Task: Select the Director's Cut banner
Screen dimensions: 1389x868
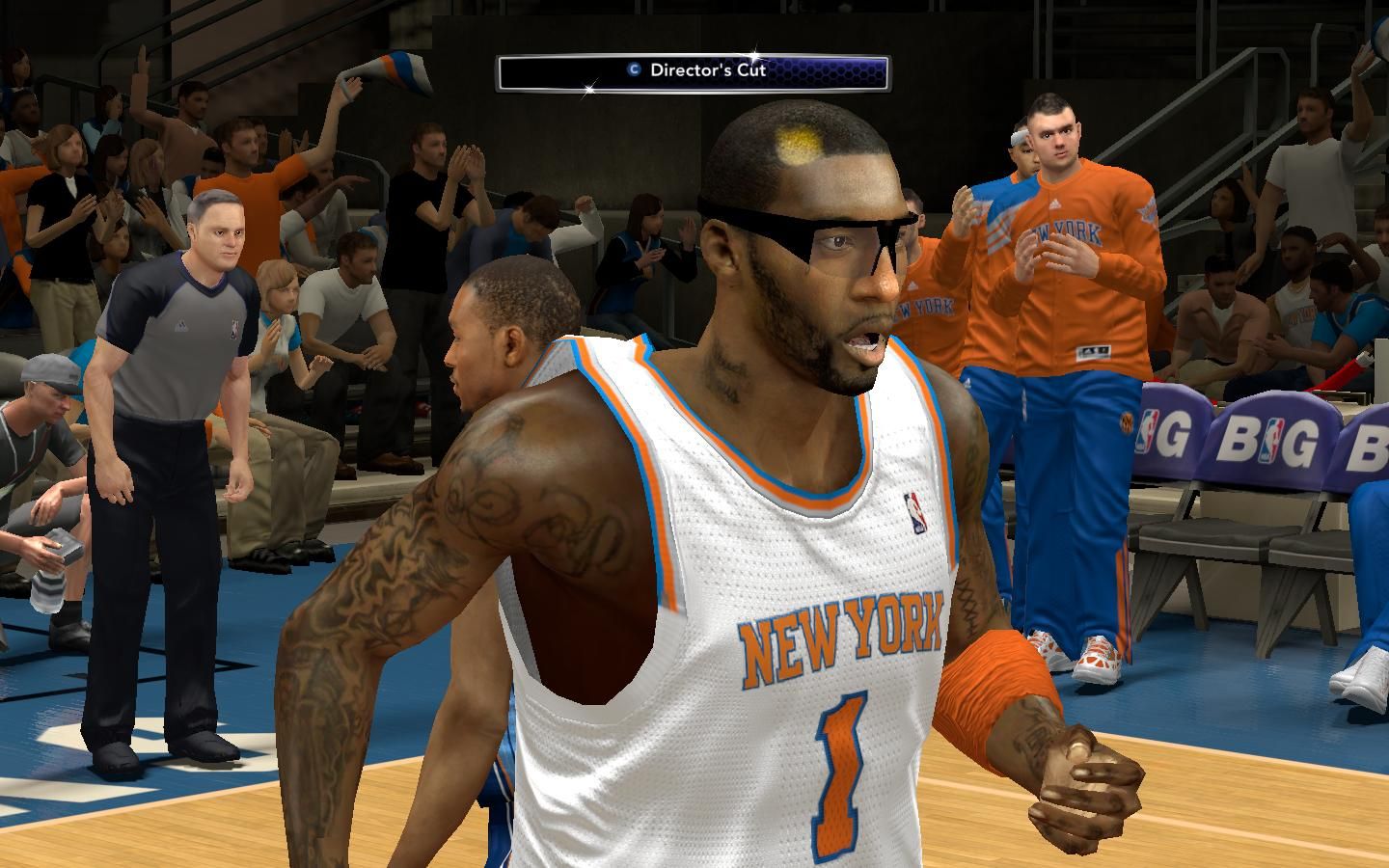Action: pyautogui.click(x=693, y=71)
